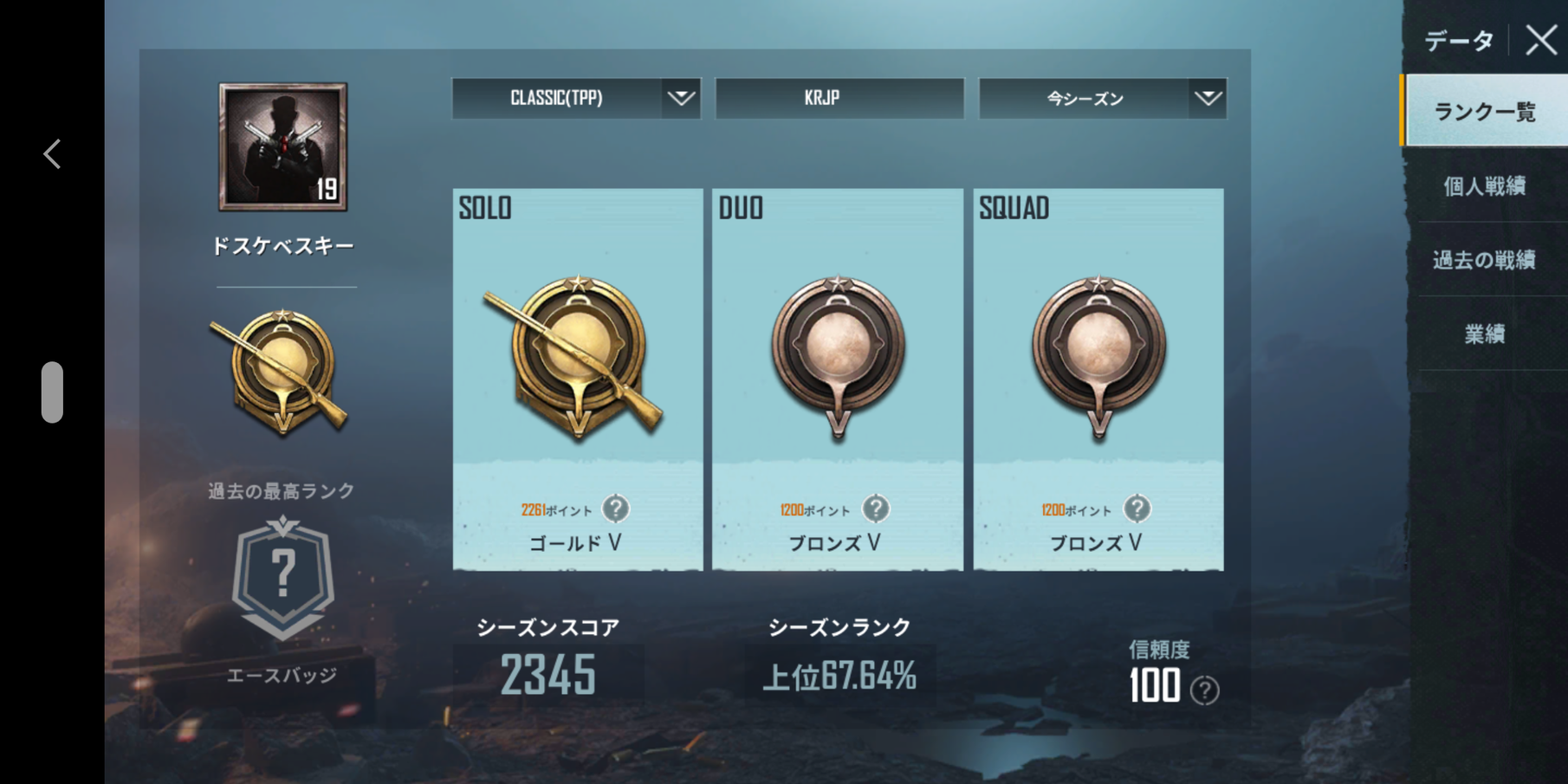The image size is (1568, 784).
Task: Open the help icon beside SOLO points
Action: tap(616, 509)
